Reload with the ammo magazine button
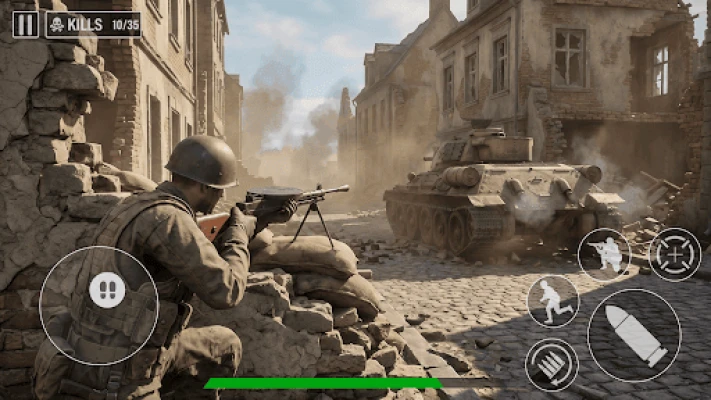Viewport: 711px width, 400px height. pyautogui.click(x=552, y=365)
